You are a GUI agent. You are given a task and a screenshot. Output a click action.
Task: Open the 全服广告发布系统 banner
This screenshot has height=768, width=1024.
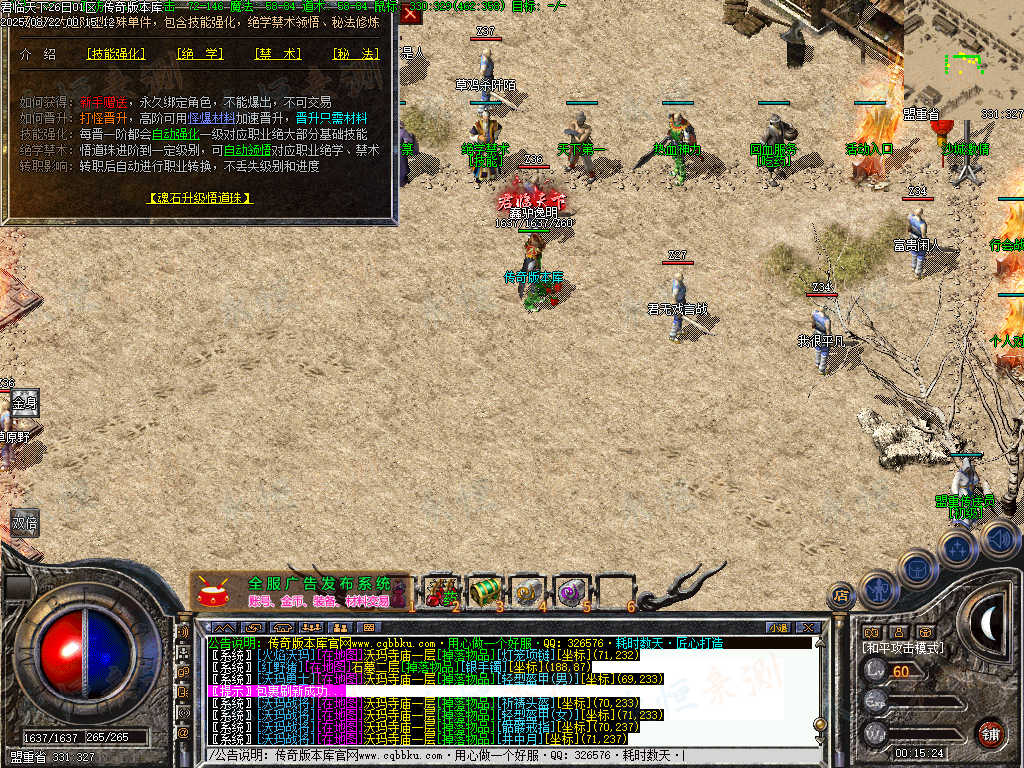300,591
